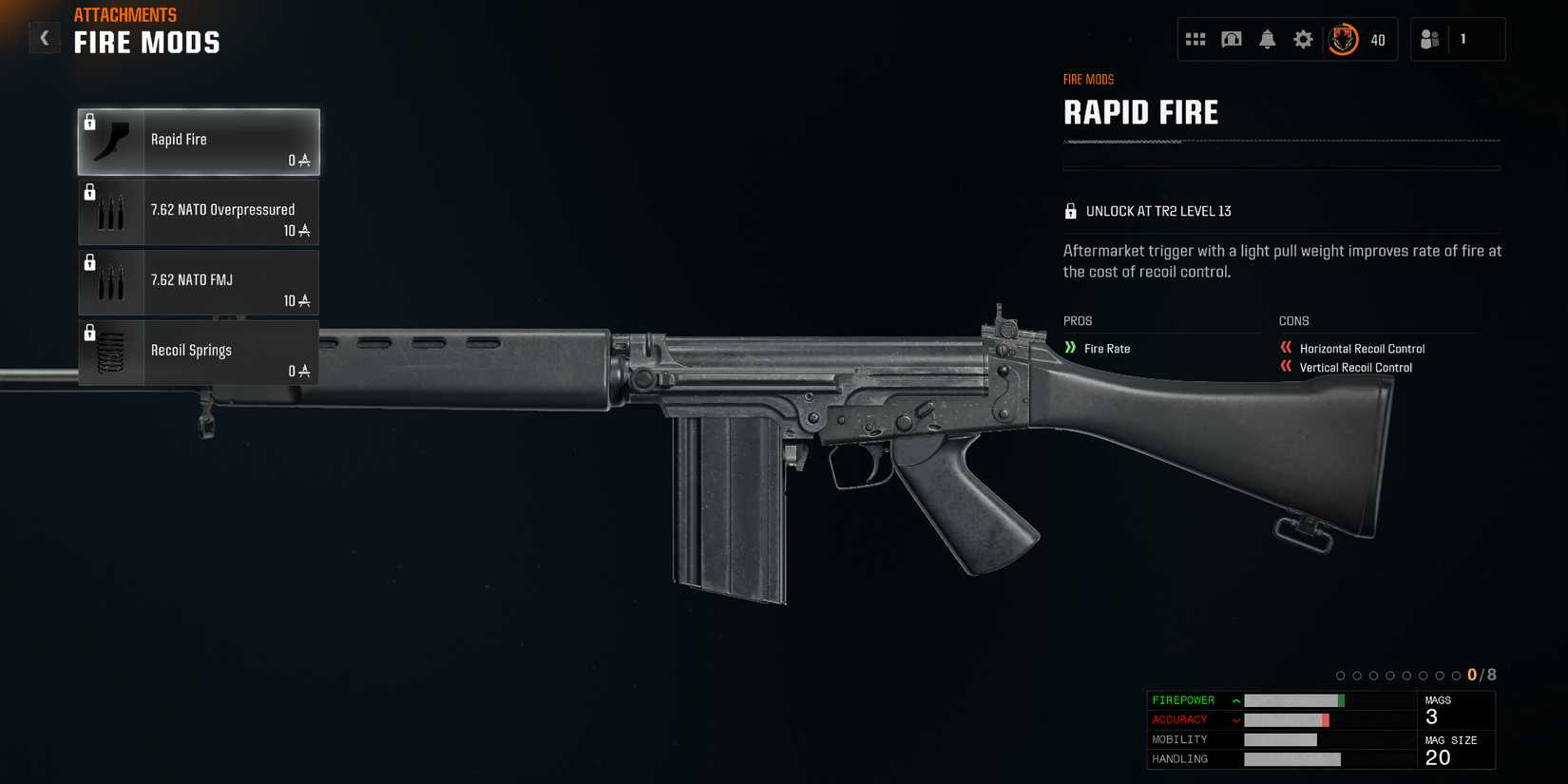Click the lock icon beside Unlock at TR2 Level 13
The width and height of the screenshot is (1568, 784).
tap(1071, 210)
